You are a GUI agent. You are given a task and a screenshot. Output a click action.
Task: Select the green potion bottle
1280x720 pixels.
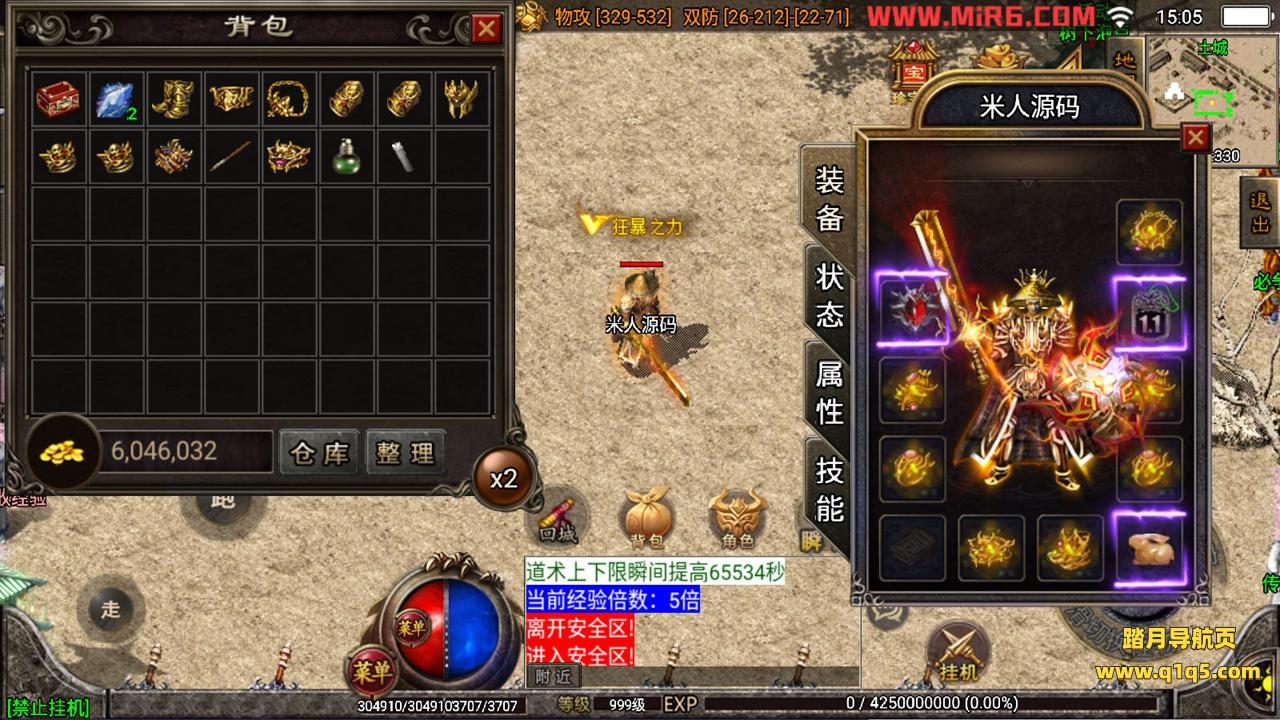tap(347, 156)
